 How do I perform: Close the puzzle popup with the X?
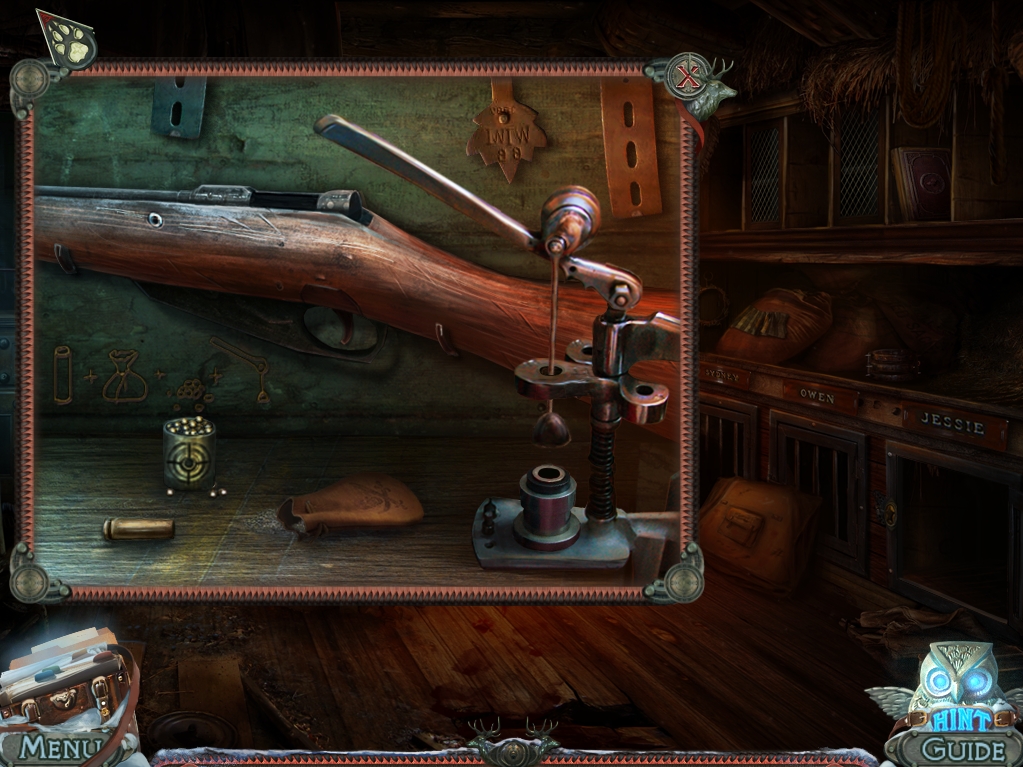point(686,75)
